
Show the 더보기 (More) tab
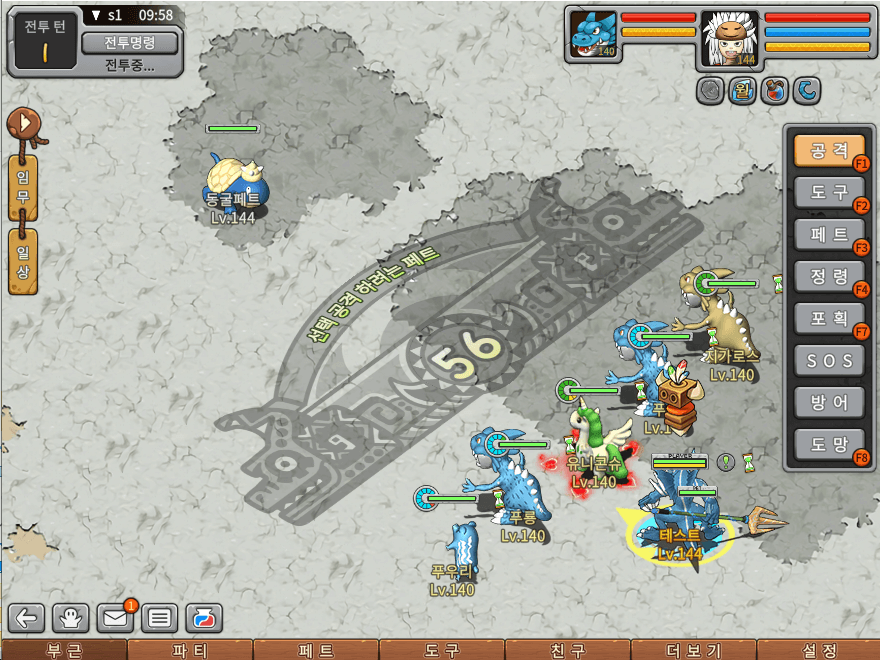pos(692,650)
